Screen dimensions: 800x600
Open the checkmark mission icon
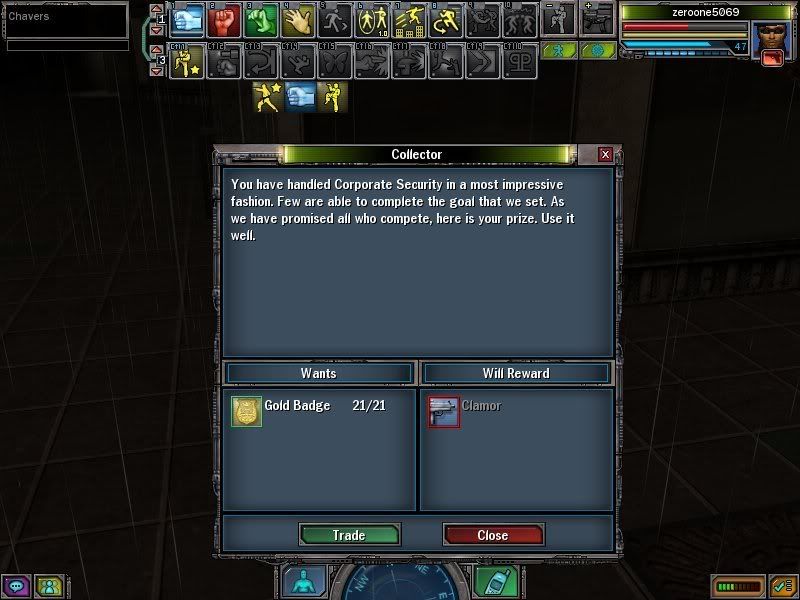781,586
